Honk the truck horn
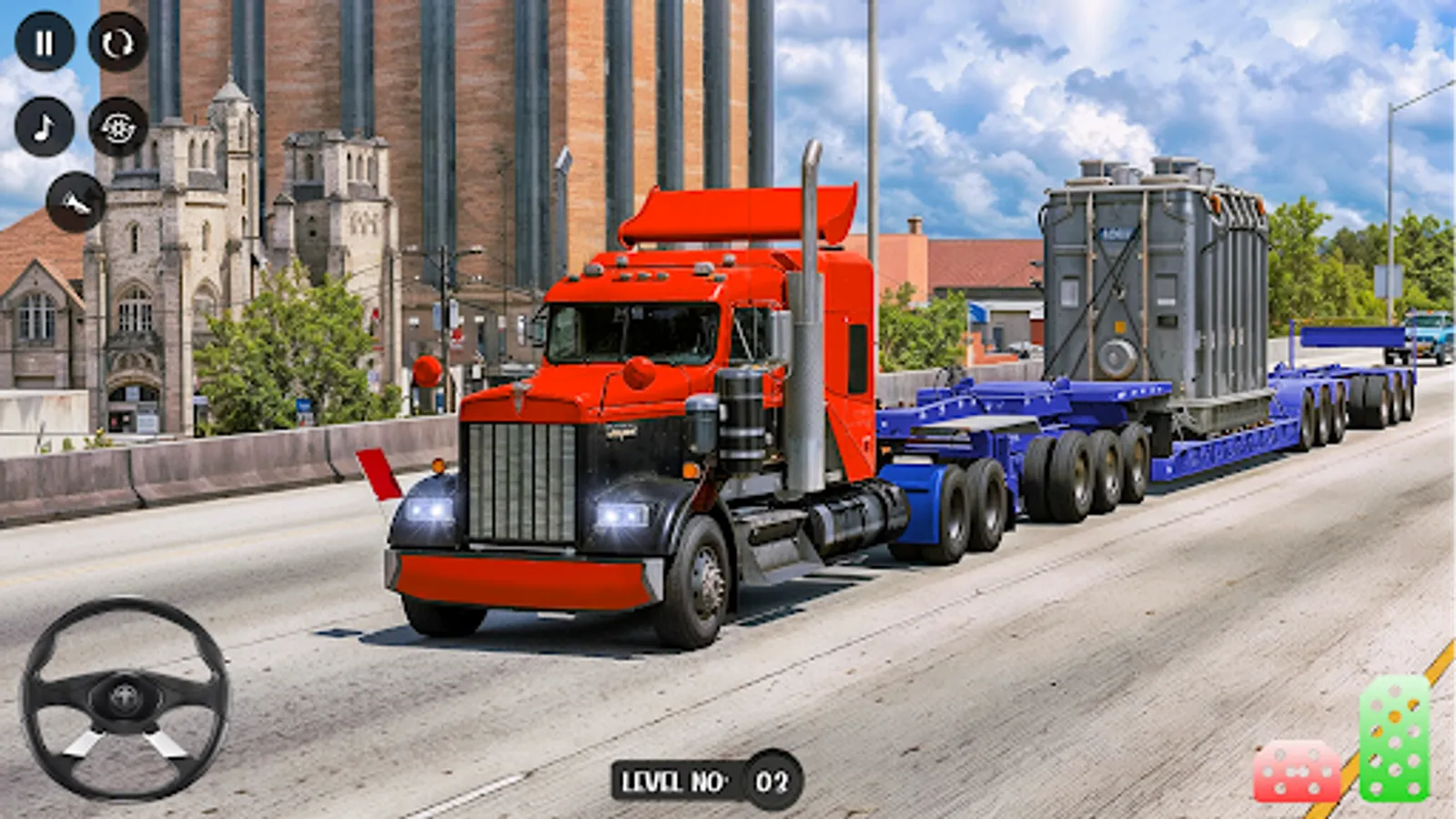The height and width of the screenshot is (819, 1456). click(75, 202)
